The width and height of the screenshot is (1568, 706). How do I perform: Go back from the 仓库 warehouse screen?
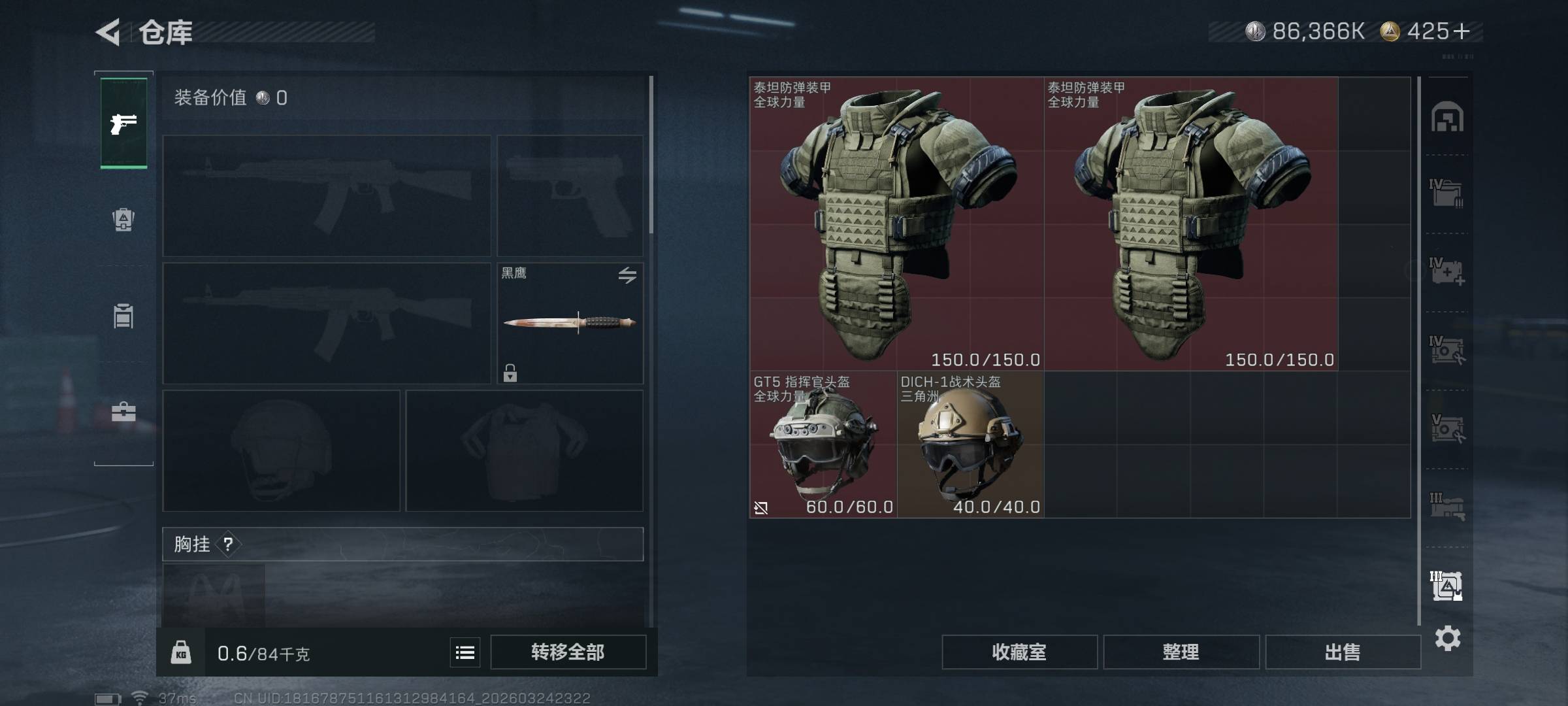[x=108, y=32]
